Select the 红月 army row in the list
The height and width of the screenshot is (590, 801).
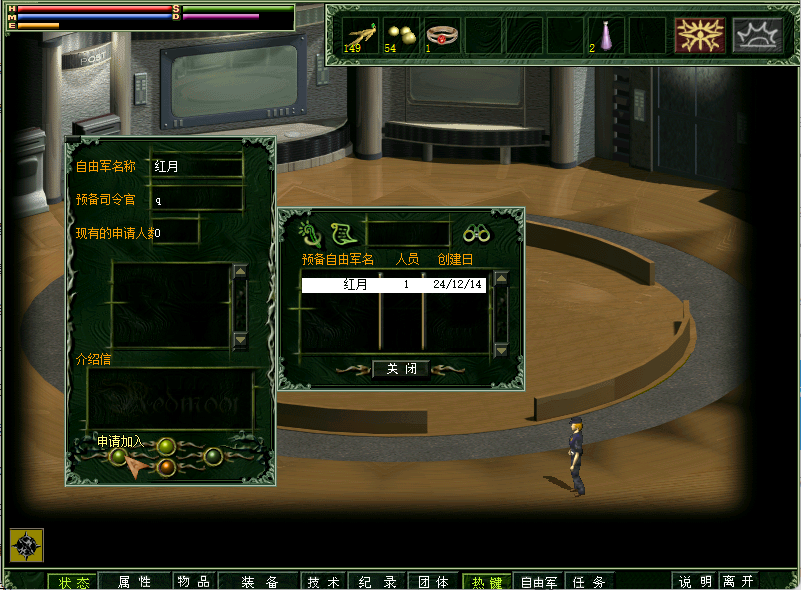point(393,285)
